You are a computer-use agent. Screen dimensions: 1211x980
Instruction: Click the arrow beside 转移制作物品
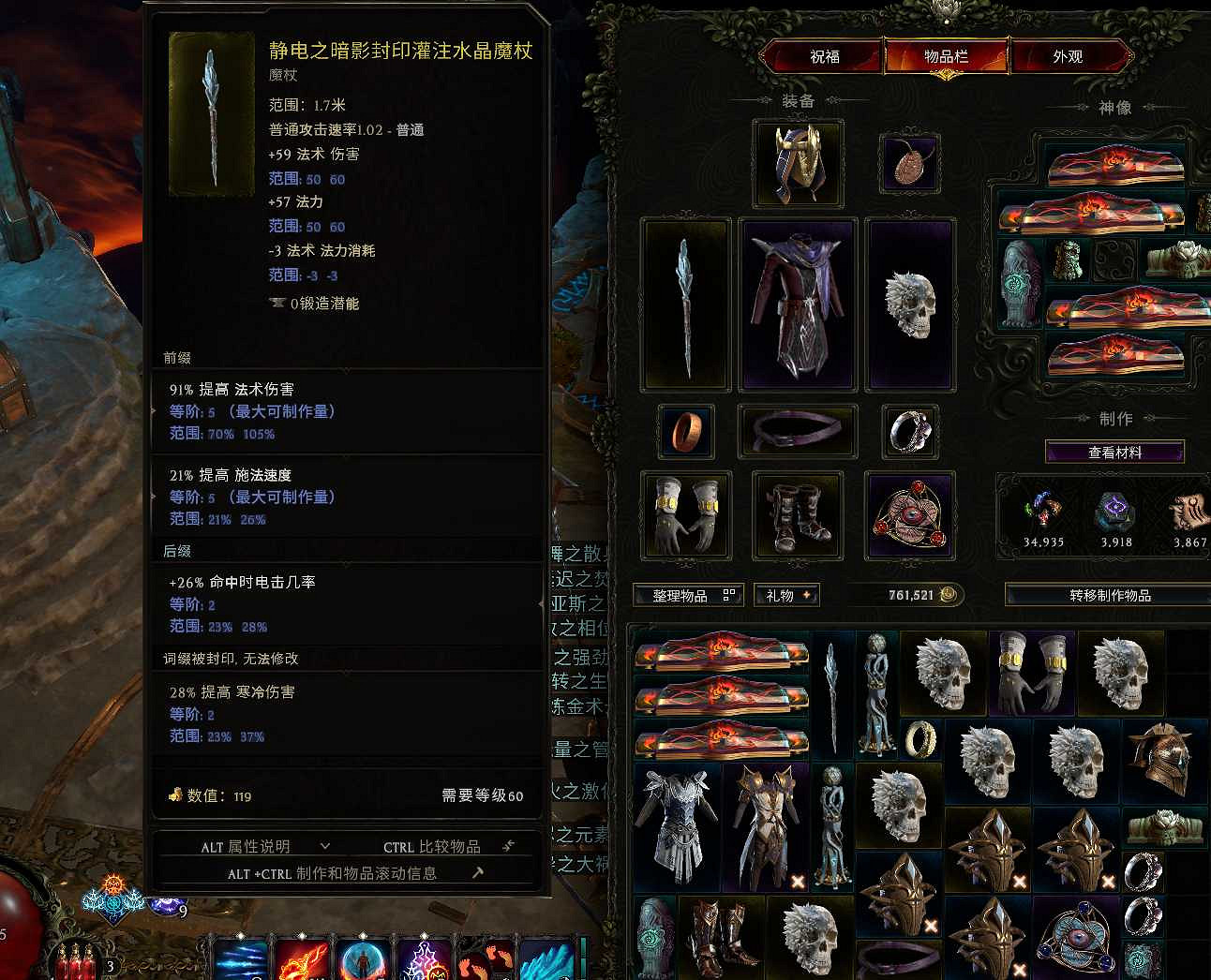click(x=1192, y=594)
